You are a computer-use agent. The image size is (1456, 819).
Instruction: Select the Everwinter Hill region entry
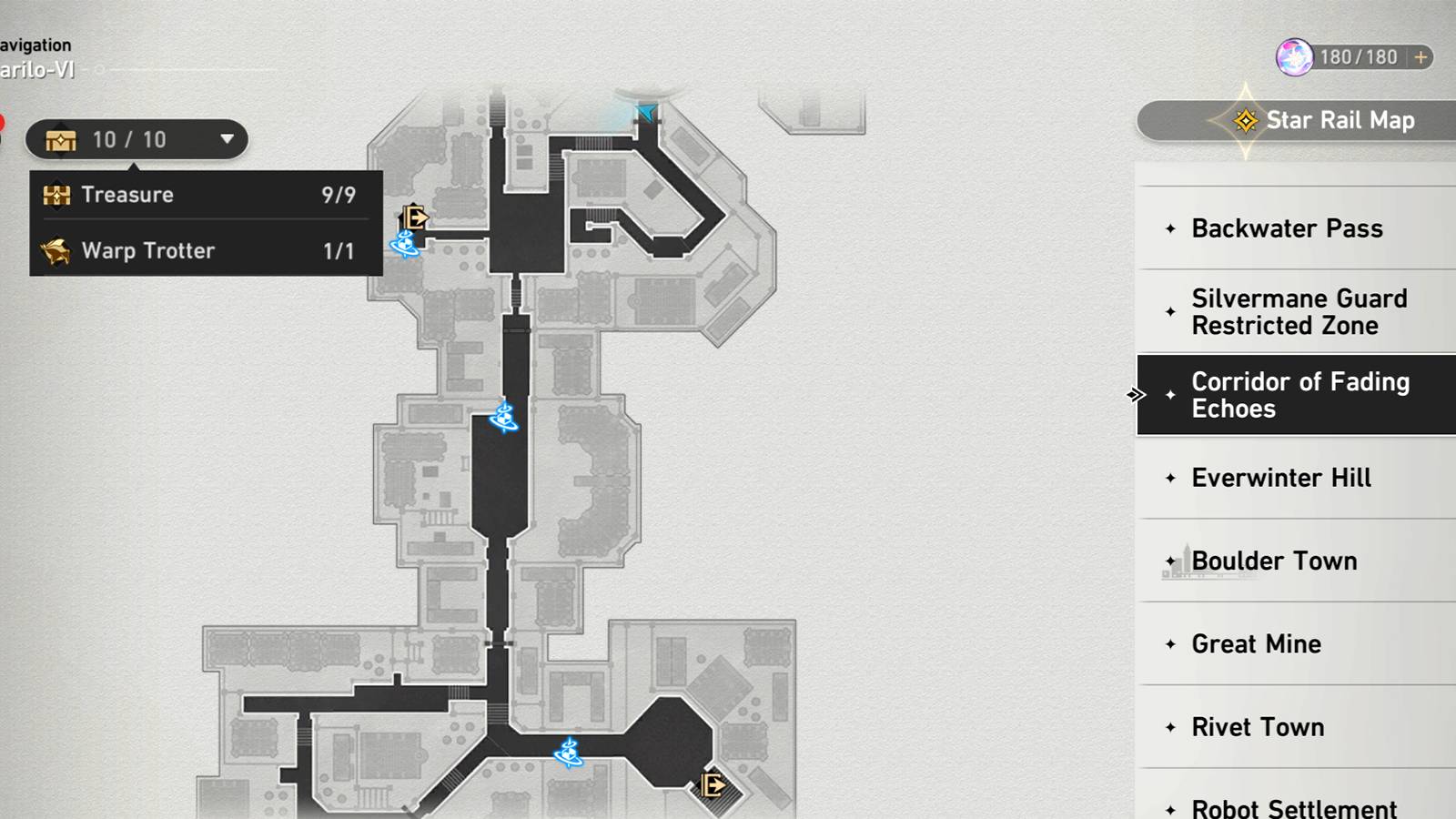[1280, 477]
